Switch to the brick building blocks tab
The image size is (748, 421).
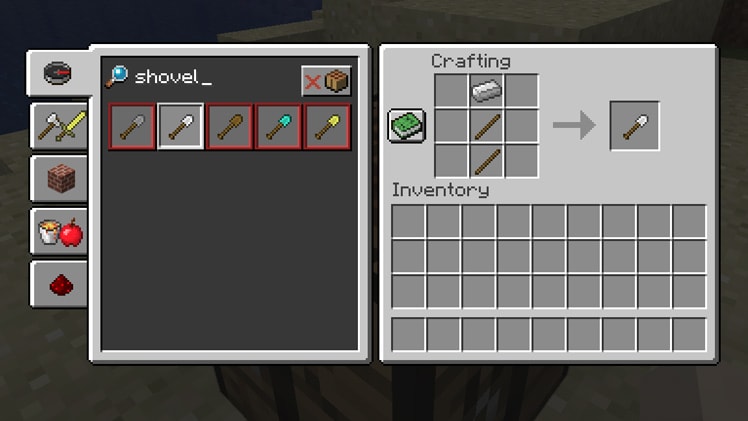click(59, 180)
